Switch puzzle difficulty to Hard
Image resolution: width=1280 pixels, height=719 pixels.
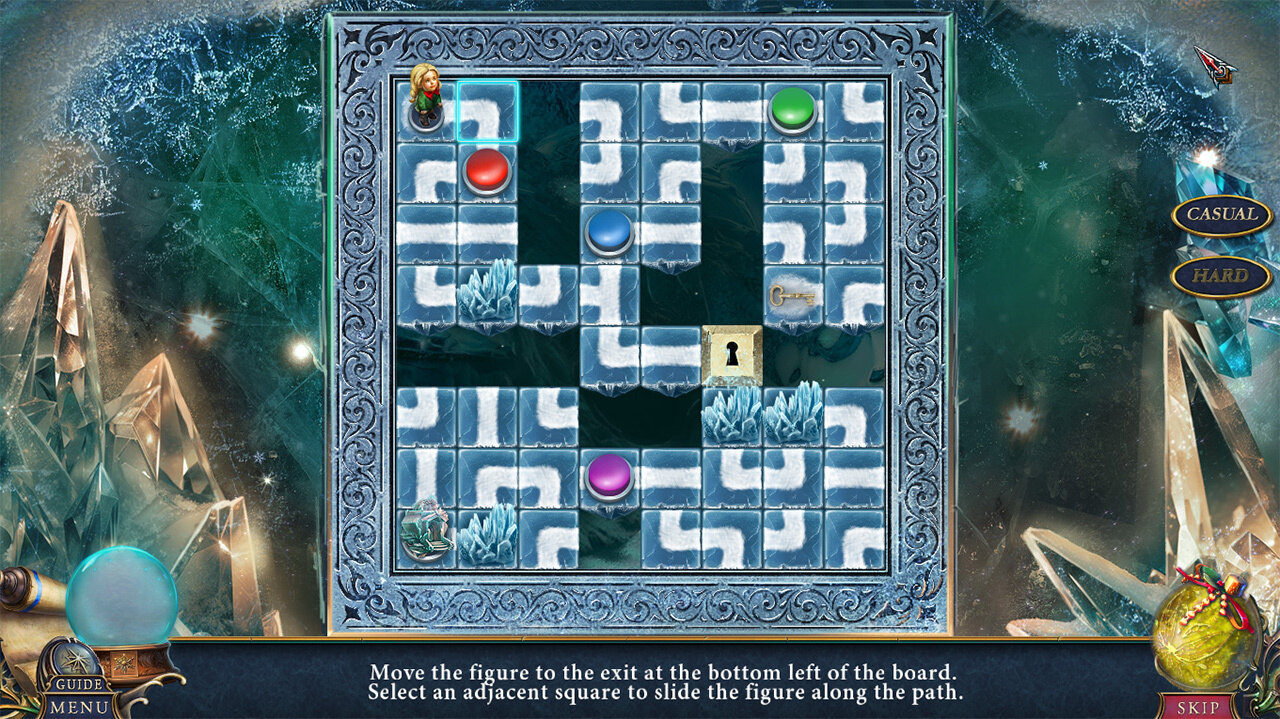point(1221,276)
